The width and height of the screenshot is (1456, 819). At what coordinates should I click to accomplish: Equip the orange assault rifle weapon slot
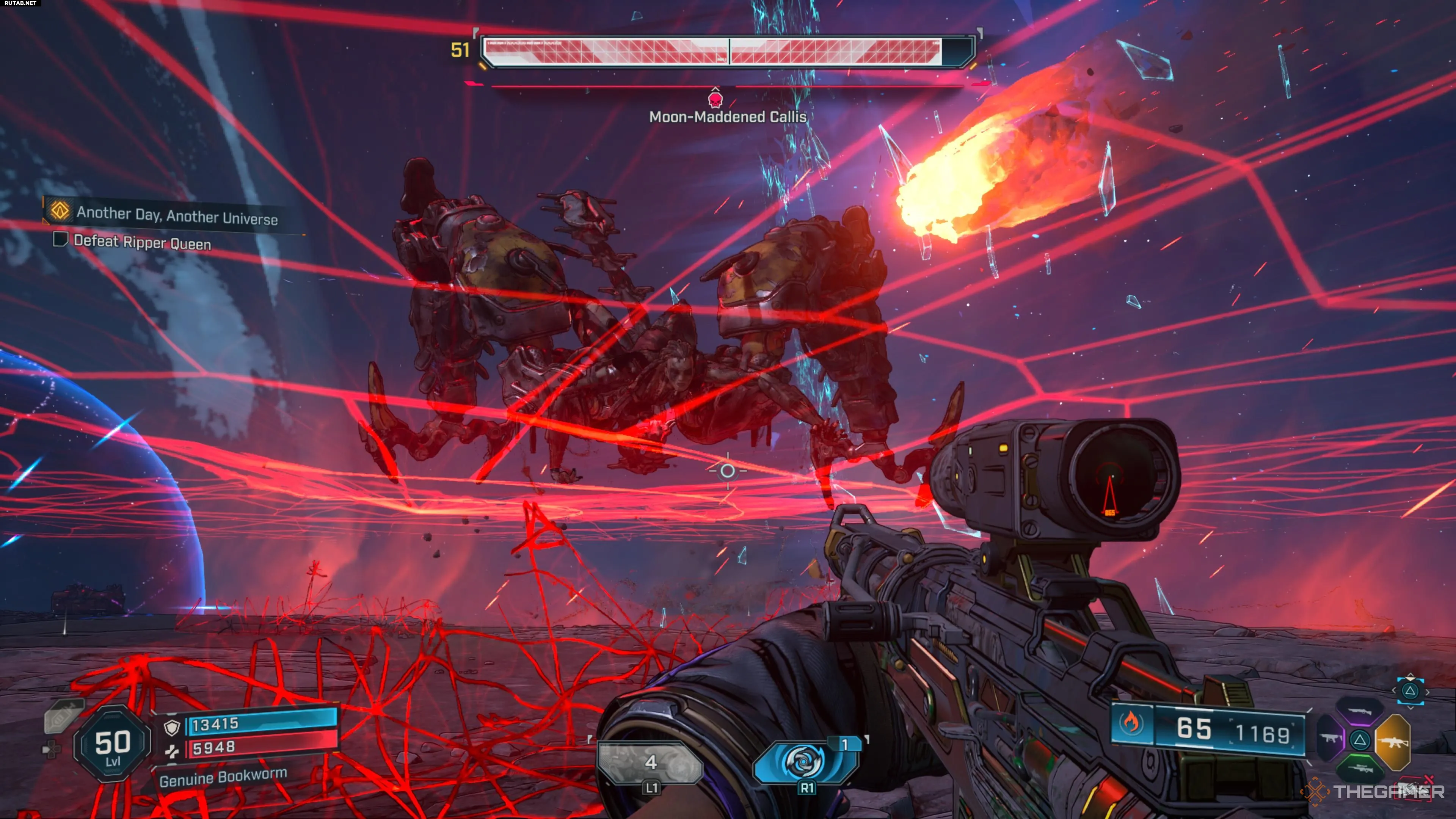(1393, 741)
